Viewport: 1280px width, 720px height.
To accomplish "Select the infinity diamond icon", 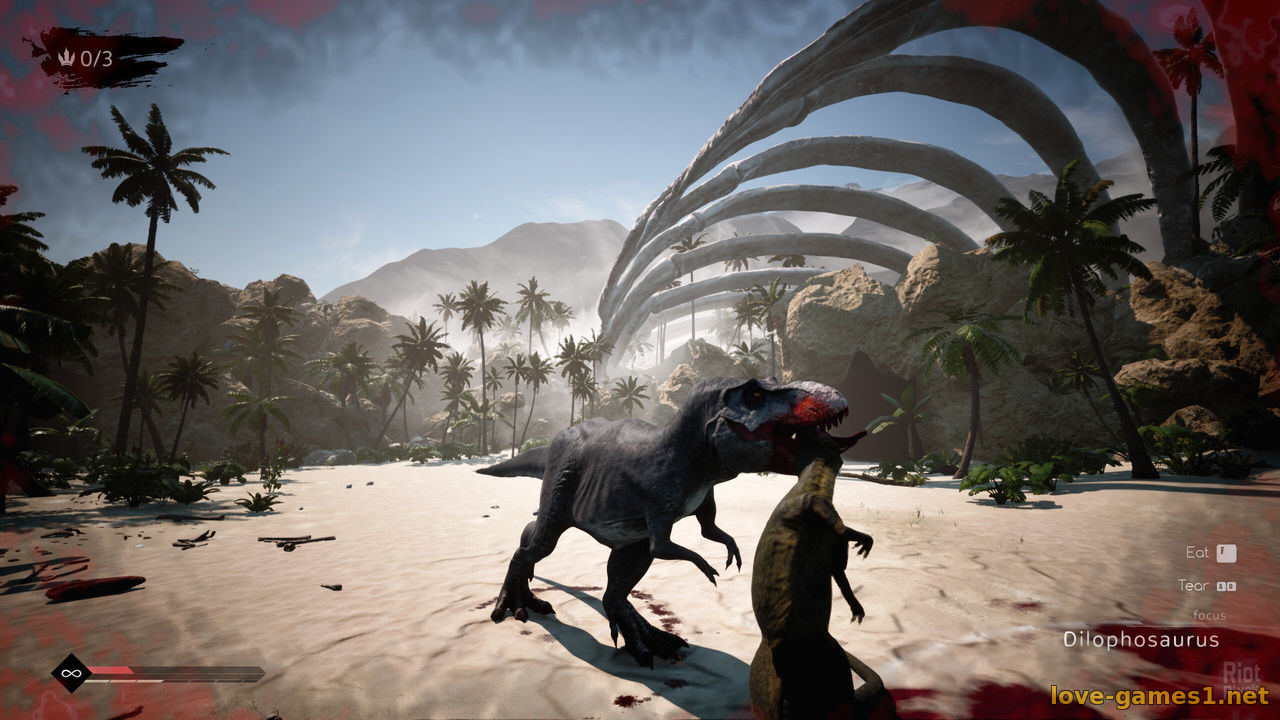I will pyautogui.click(x=71, y=672).
